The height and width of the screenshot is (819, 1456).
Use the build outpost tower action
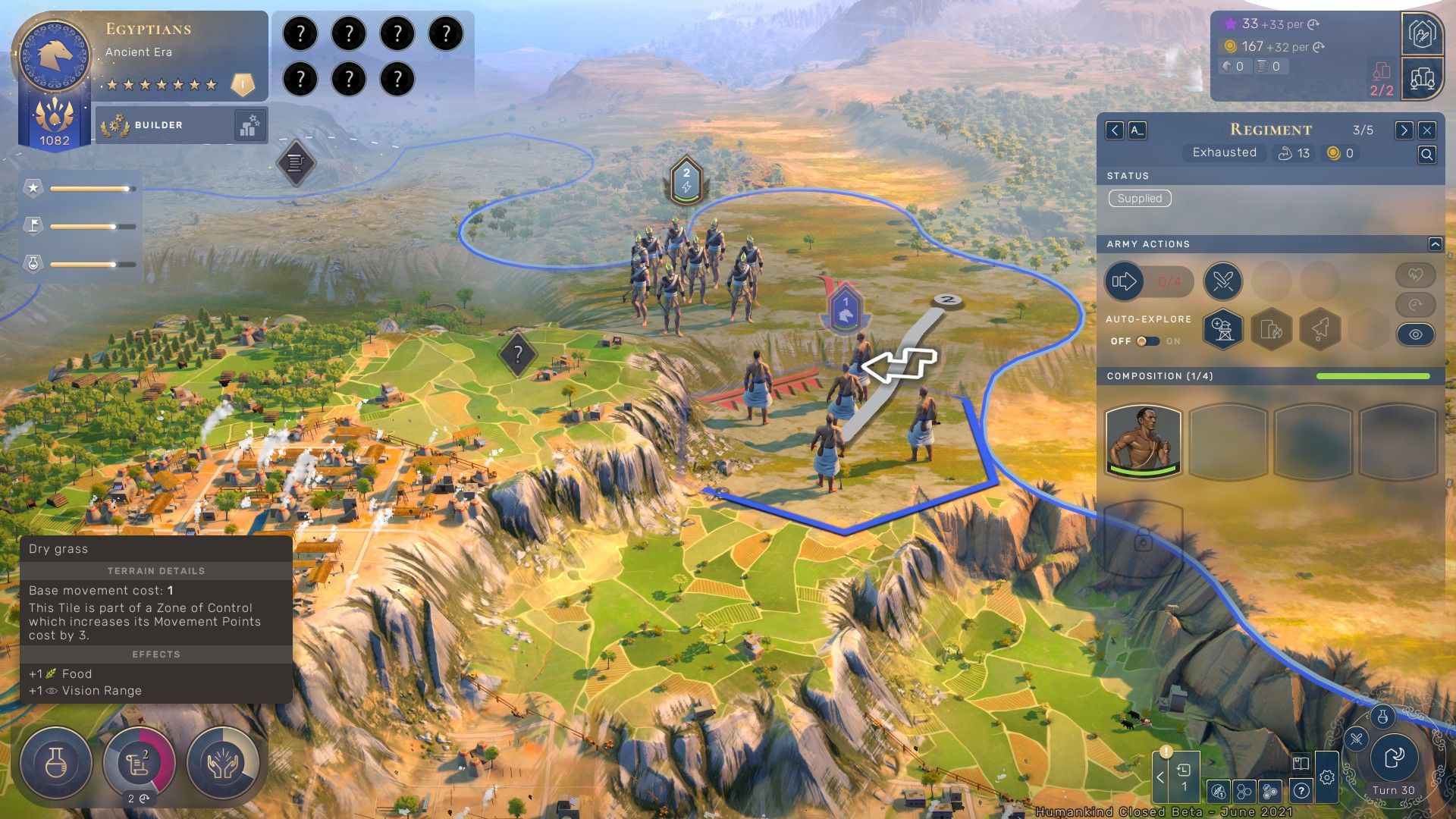[x=1222, y=329]
